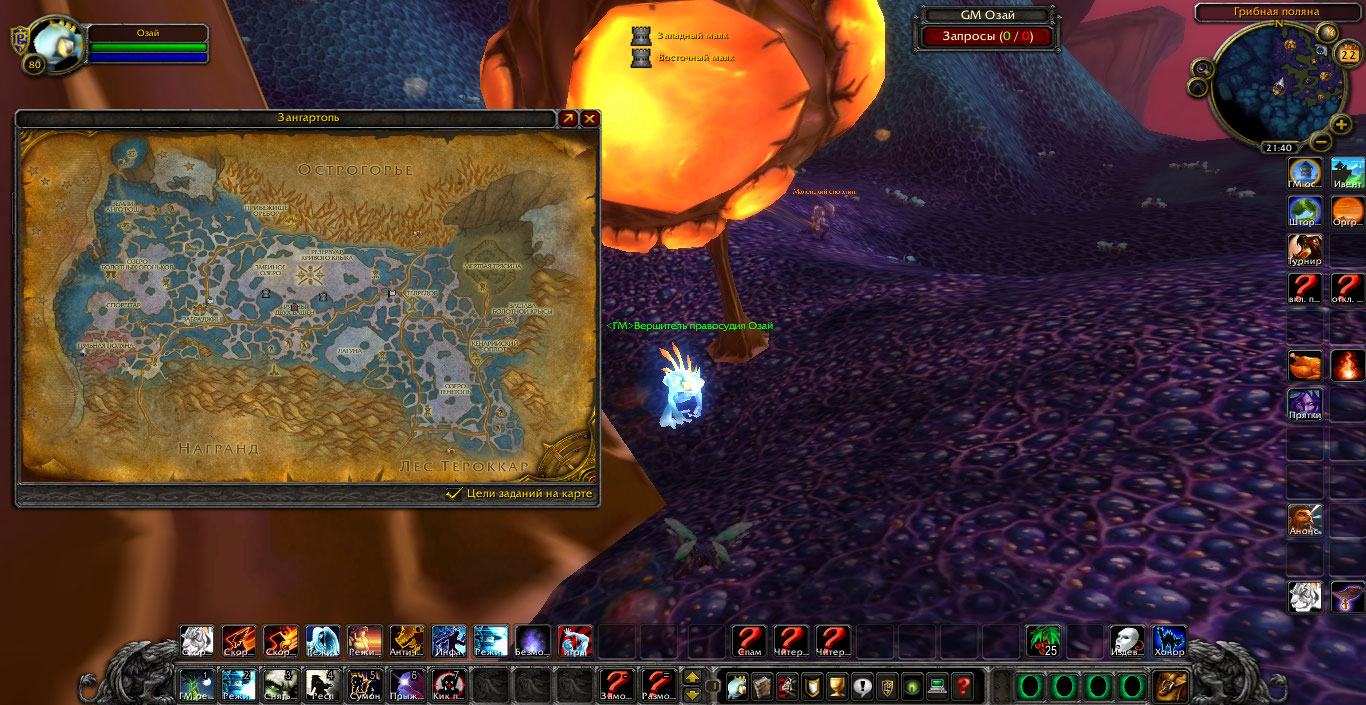The image size is (1366, 705).
Task: Zoom in the minimap
Action: (1341, 124)
